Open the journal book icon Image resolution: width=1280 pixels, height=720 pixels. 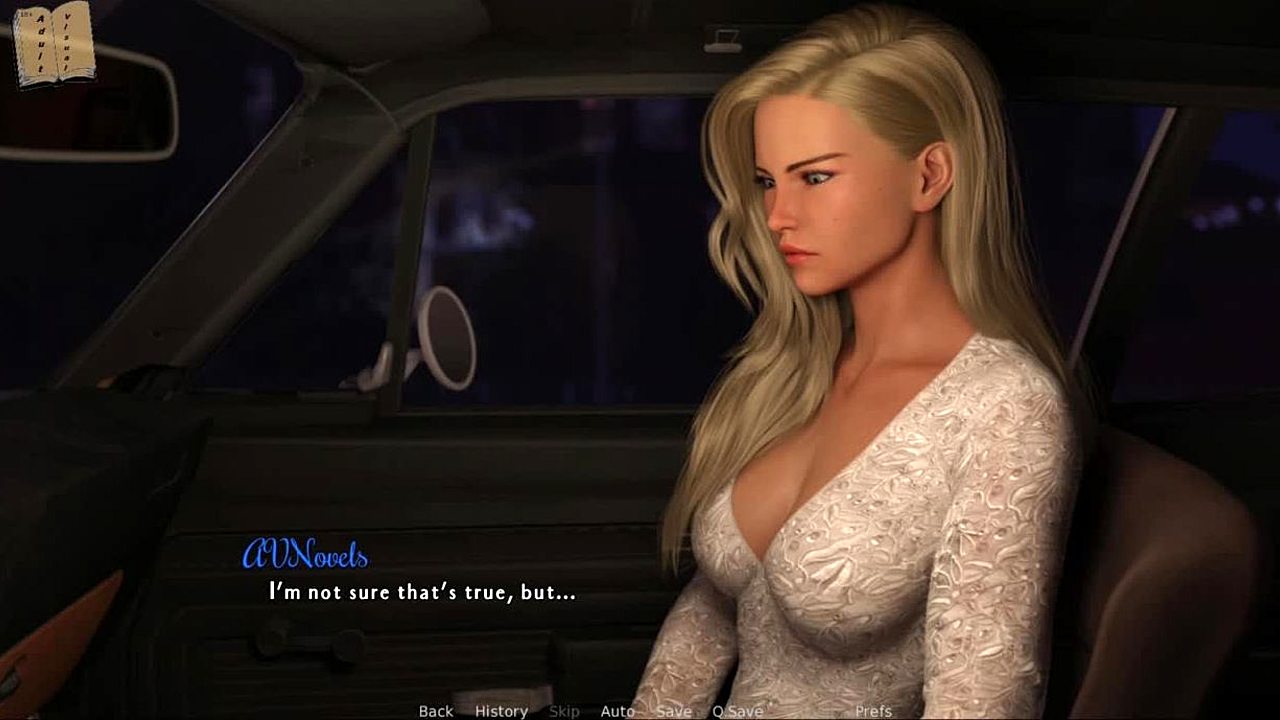(54, 44)
